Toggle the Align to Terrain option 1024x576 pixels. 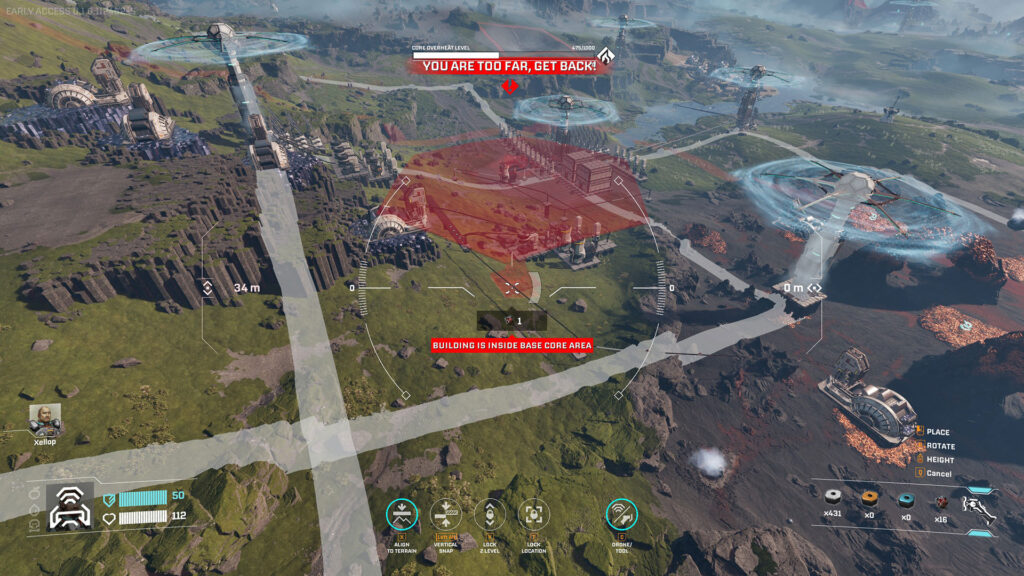(x=402, y=514)
